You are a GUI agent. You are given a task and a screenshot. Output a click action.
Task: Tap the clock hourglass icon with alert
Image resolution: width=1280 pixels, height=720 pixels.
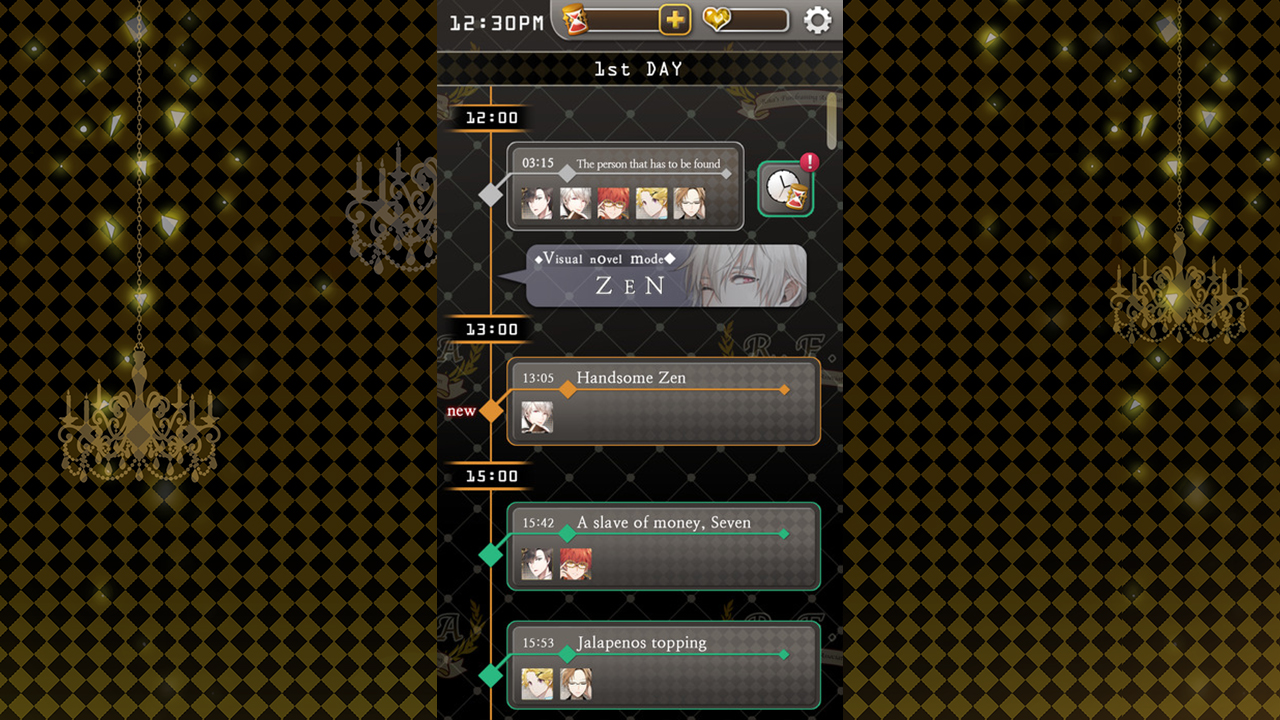pos(785,188)
